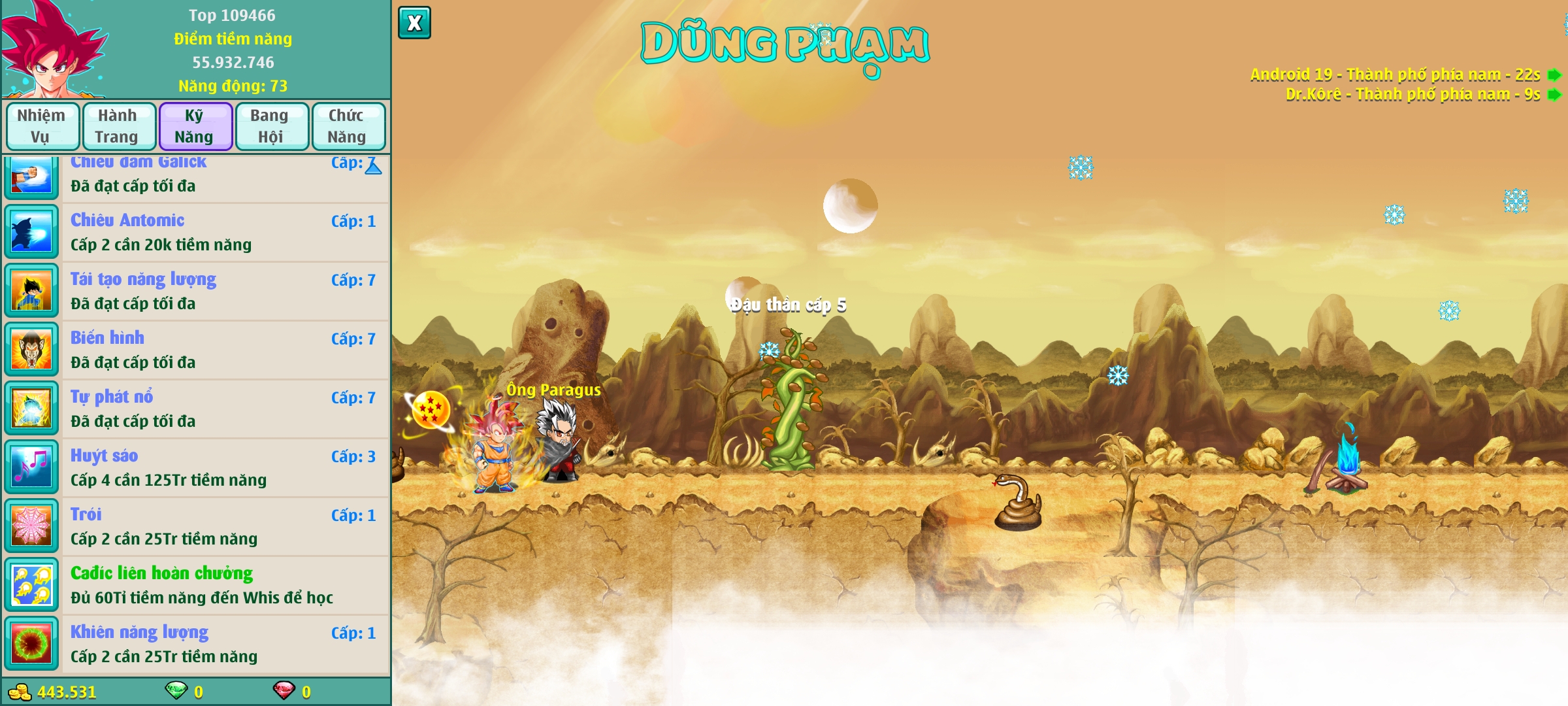Select the Chiêu đấm Galick skill row

click(x=222, y=175)
